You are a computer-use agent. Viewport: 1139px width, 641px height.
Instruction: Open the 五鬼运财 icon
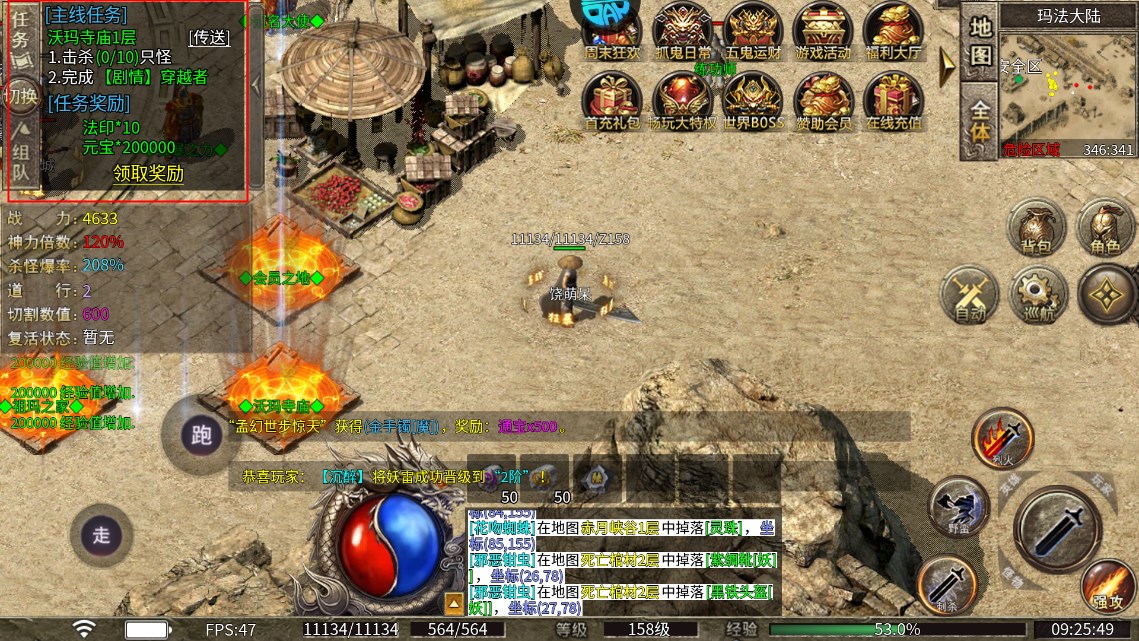coord(753,32)
